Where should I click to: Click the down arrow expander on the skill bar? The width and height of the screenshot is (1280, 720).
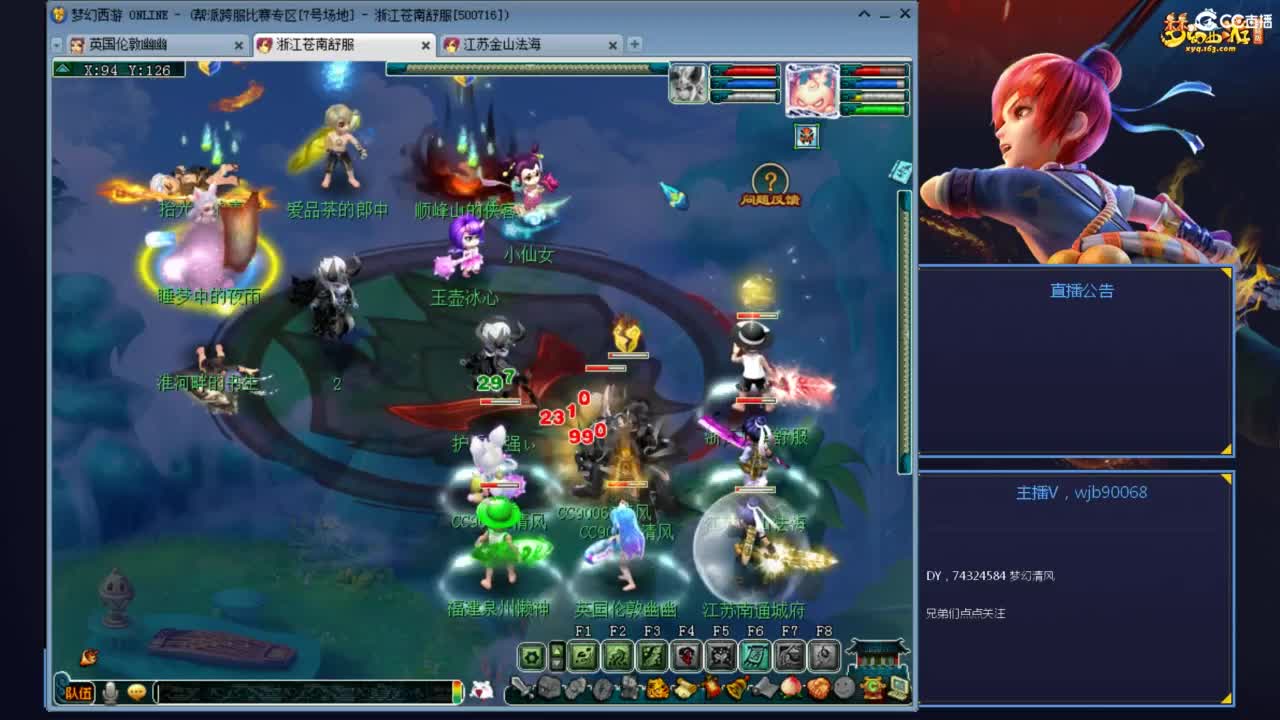point(557,661)
